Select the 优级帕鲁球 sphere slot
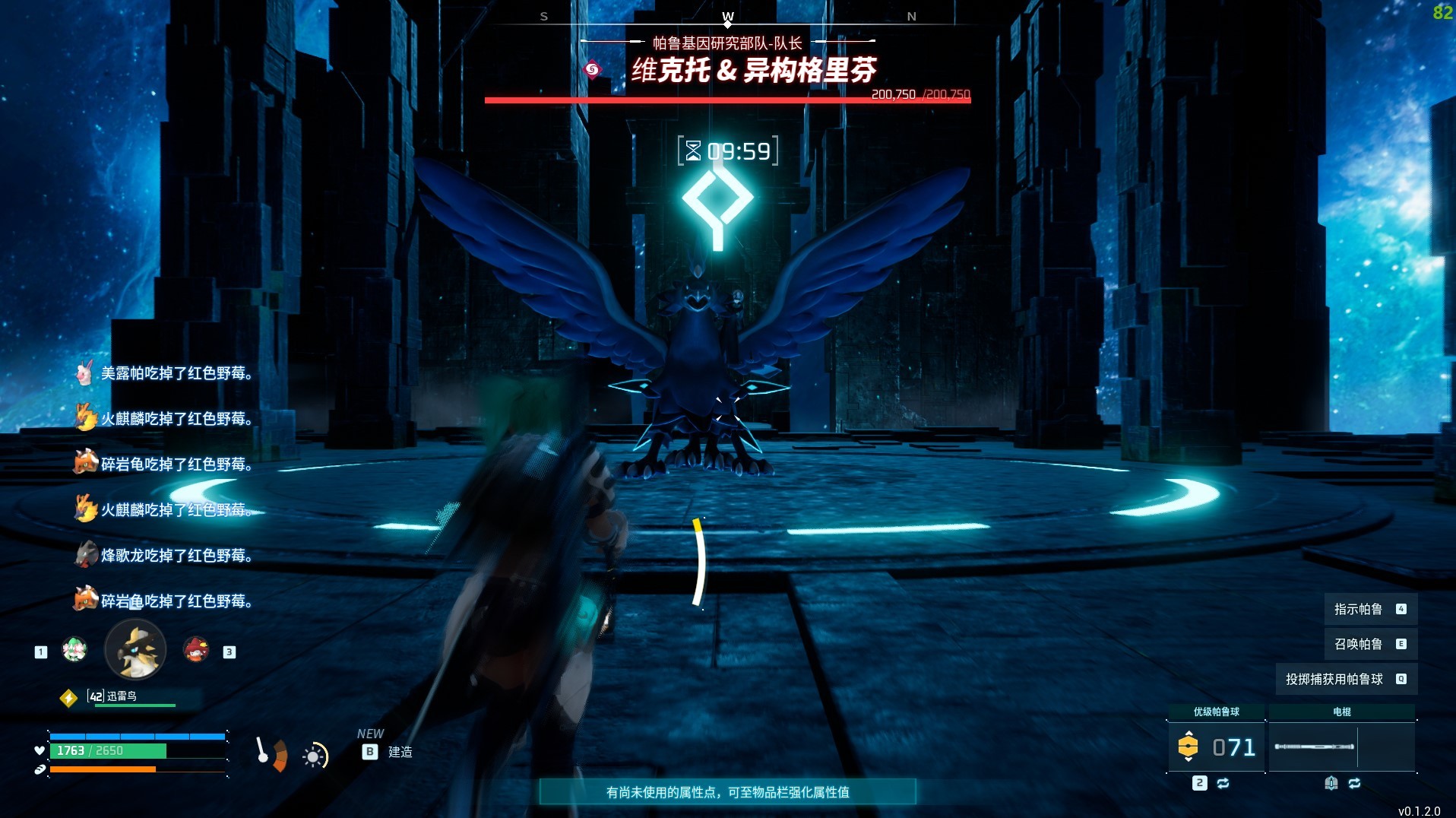 [1216, 747]
